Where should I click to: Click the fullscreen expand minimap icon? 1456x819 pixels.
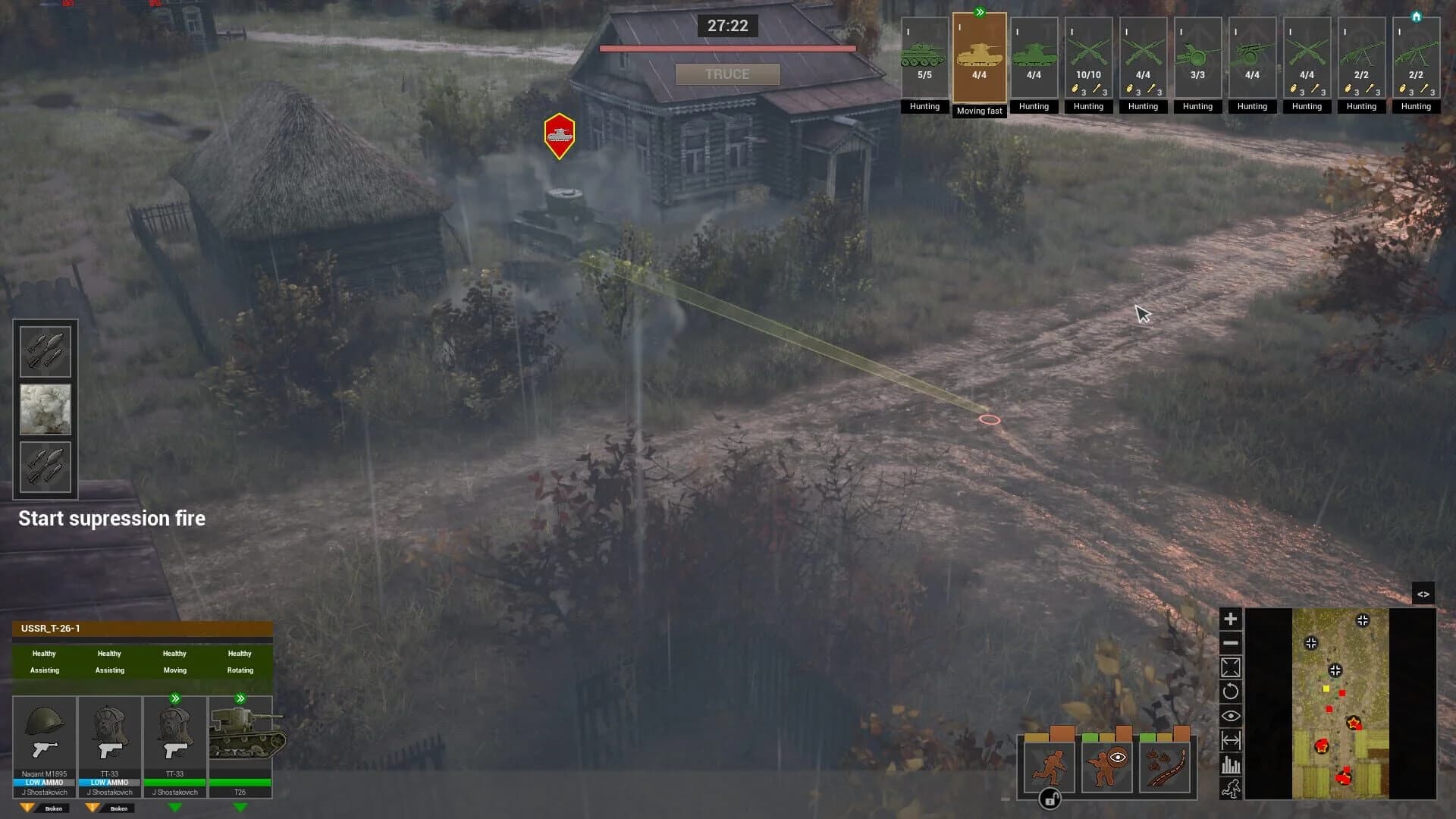coord(1231,667)
